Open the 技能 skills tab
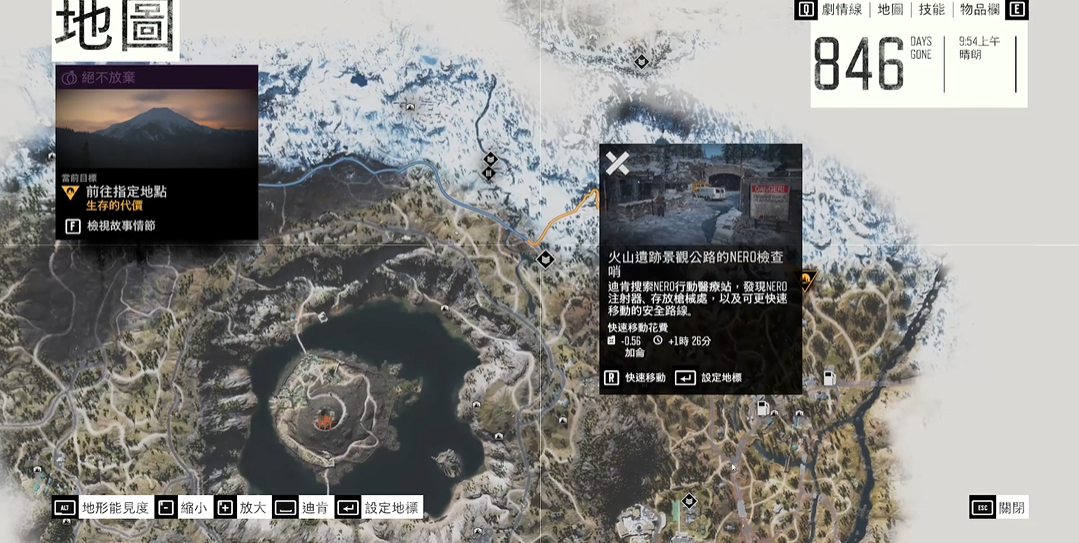Screen dimensions: 1079x543 click(x=931, y=10)
